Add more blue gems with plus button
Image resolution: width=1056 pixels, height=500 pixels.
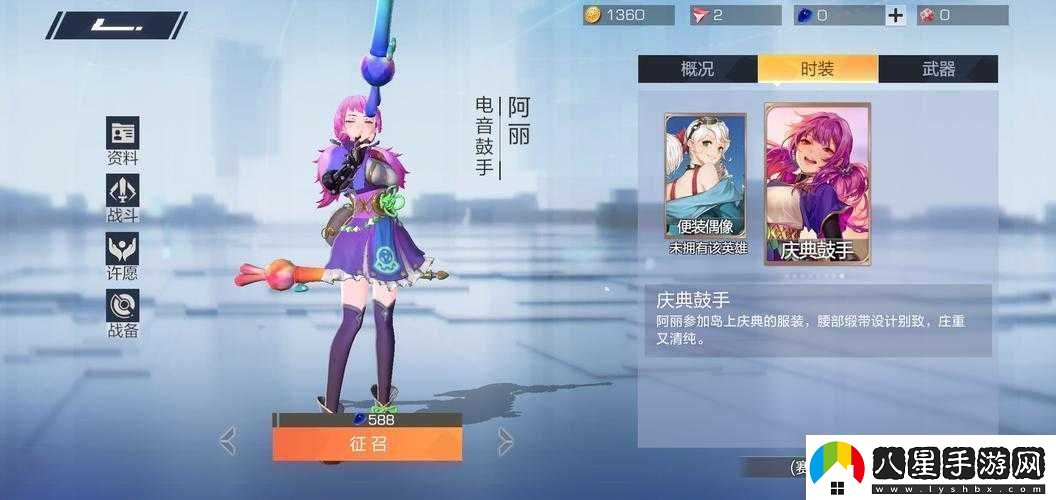point(895,15)
